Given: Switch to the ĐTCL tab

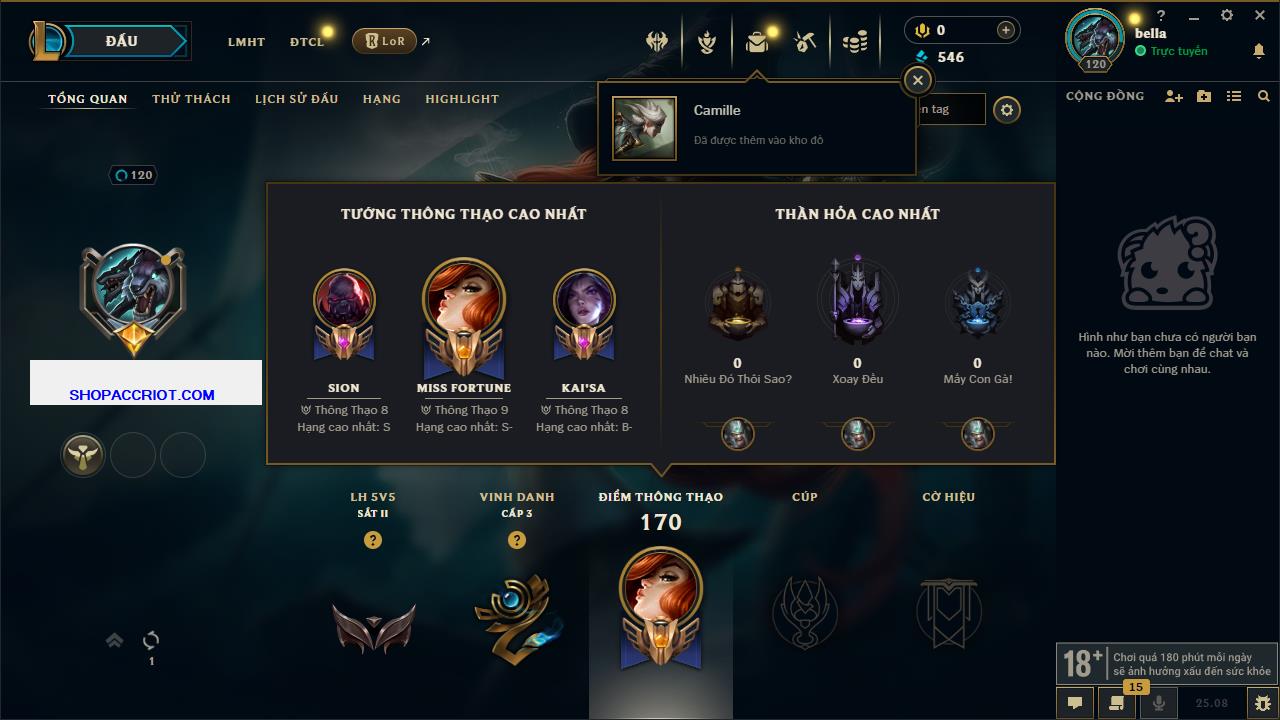Looking at the screenshot, I should [307, 42].
